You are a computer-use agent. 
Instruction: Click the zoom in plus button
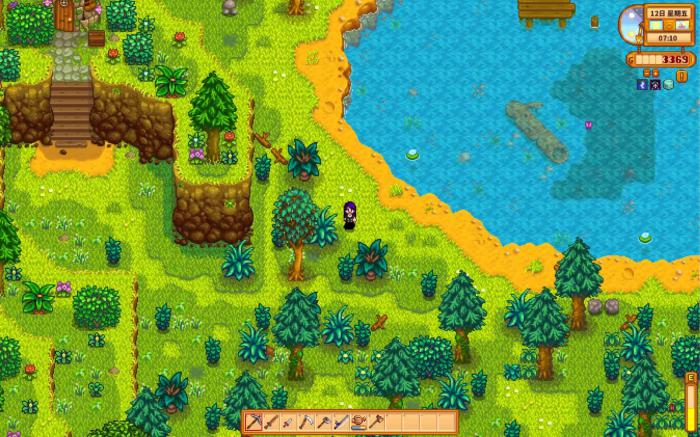(655, 73)
